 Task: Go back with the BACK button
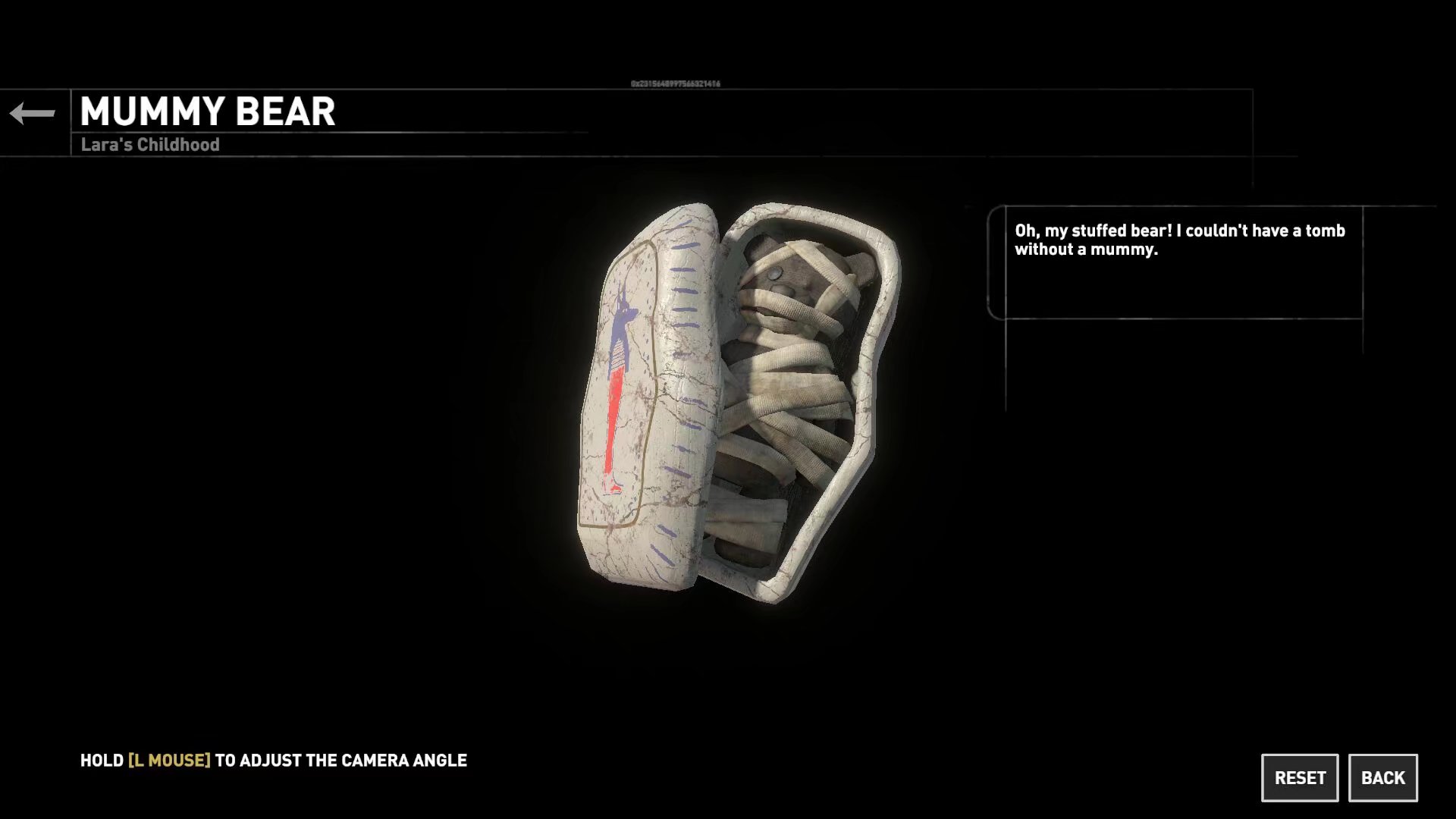[1382, 777]
